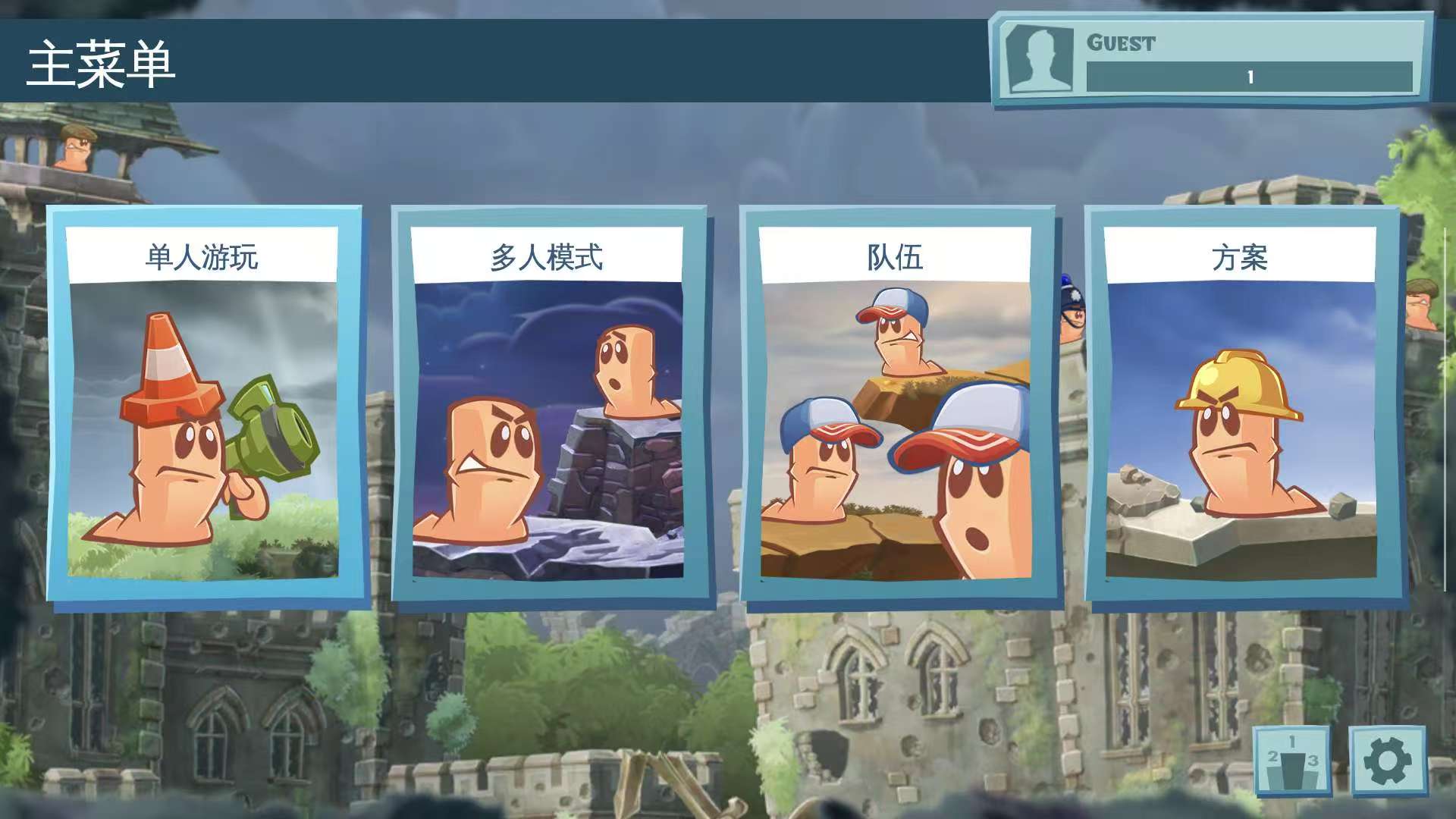1456x819 pixels.
Task: Select the 多人模式 multiplayer card
Action: coord(548,406)
